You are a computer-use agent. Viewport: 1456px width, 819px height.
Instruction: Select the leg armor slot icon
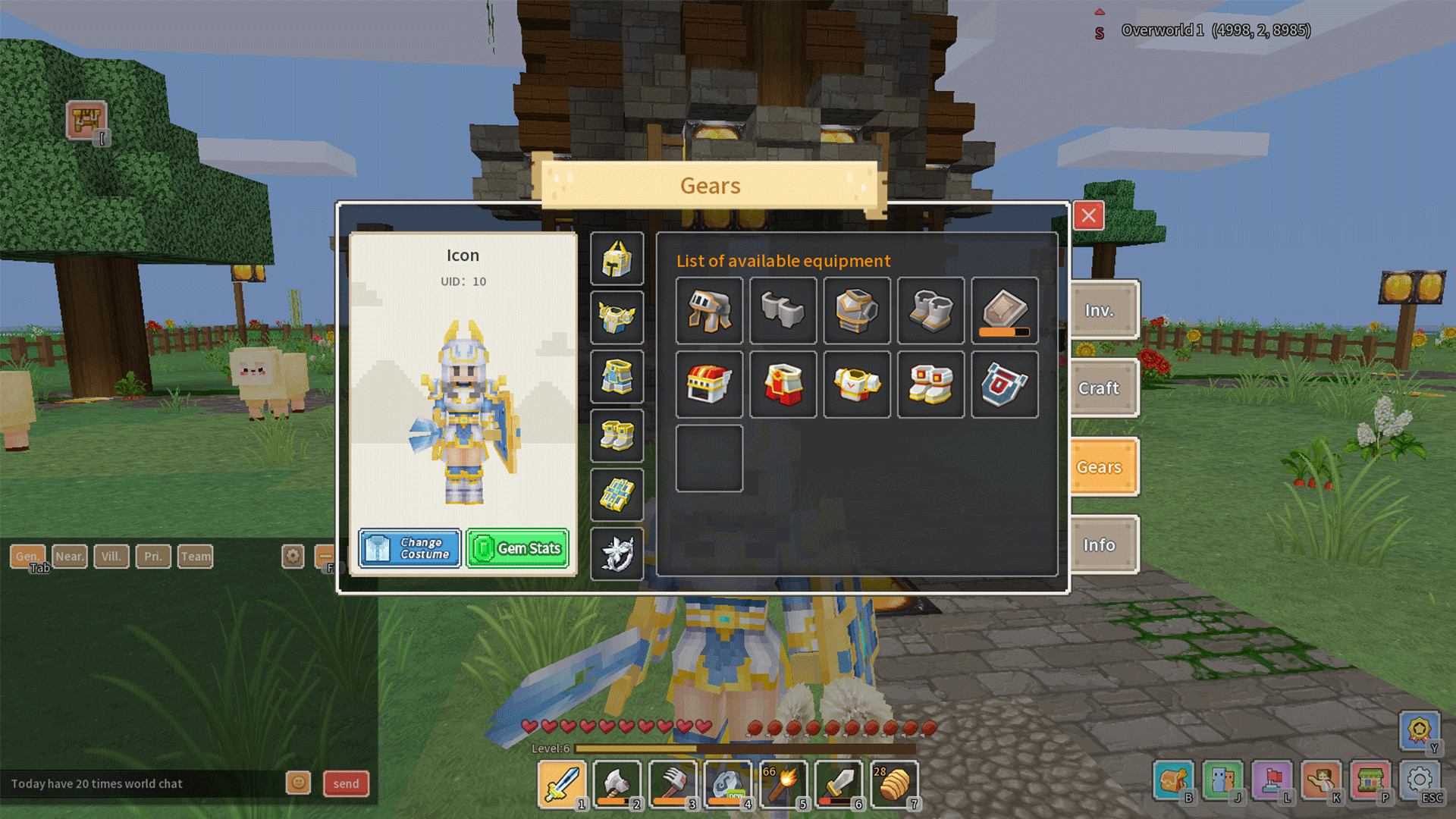click(617, 378)
